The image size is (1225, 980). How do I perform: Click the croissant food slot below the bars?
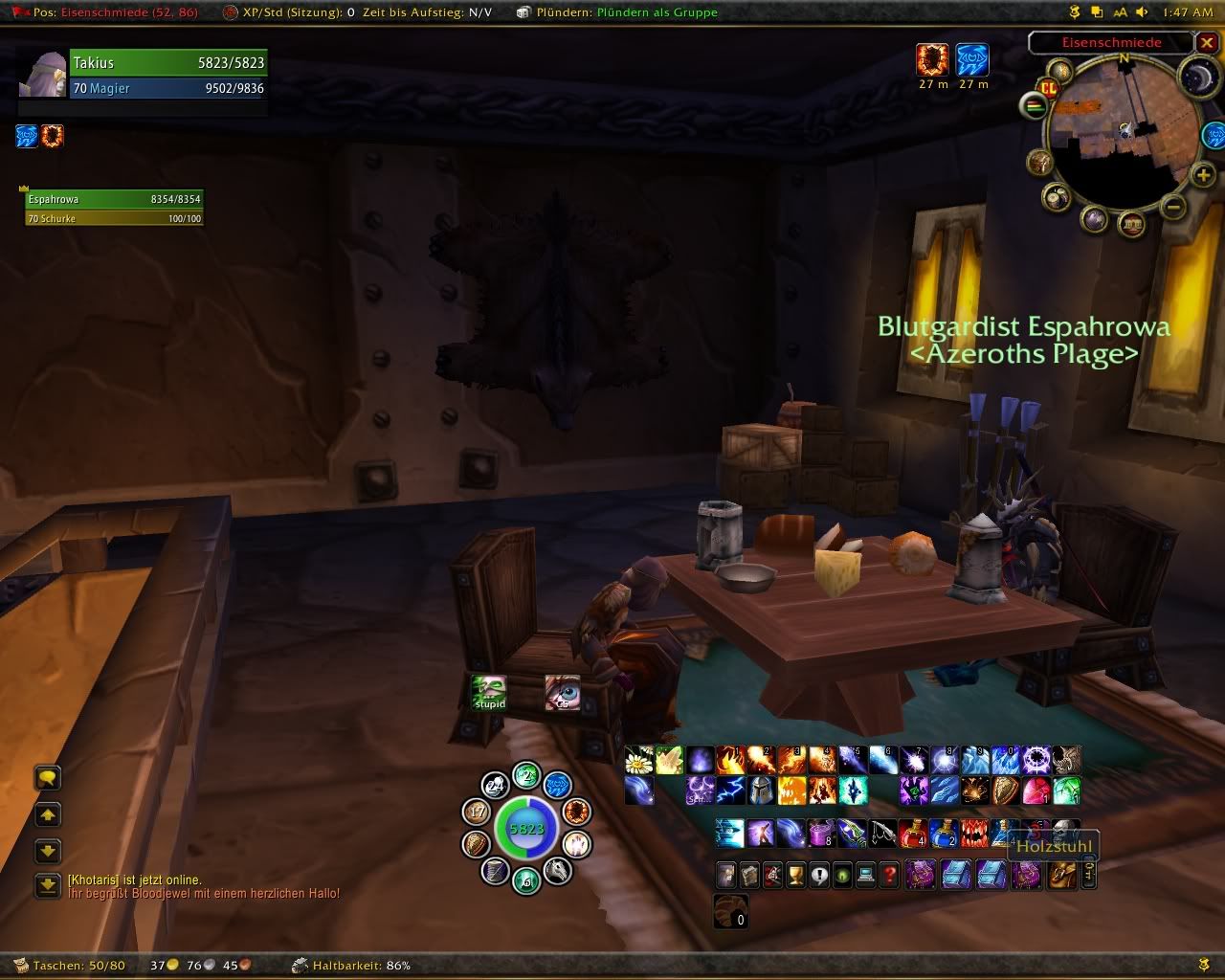(730, 911)
